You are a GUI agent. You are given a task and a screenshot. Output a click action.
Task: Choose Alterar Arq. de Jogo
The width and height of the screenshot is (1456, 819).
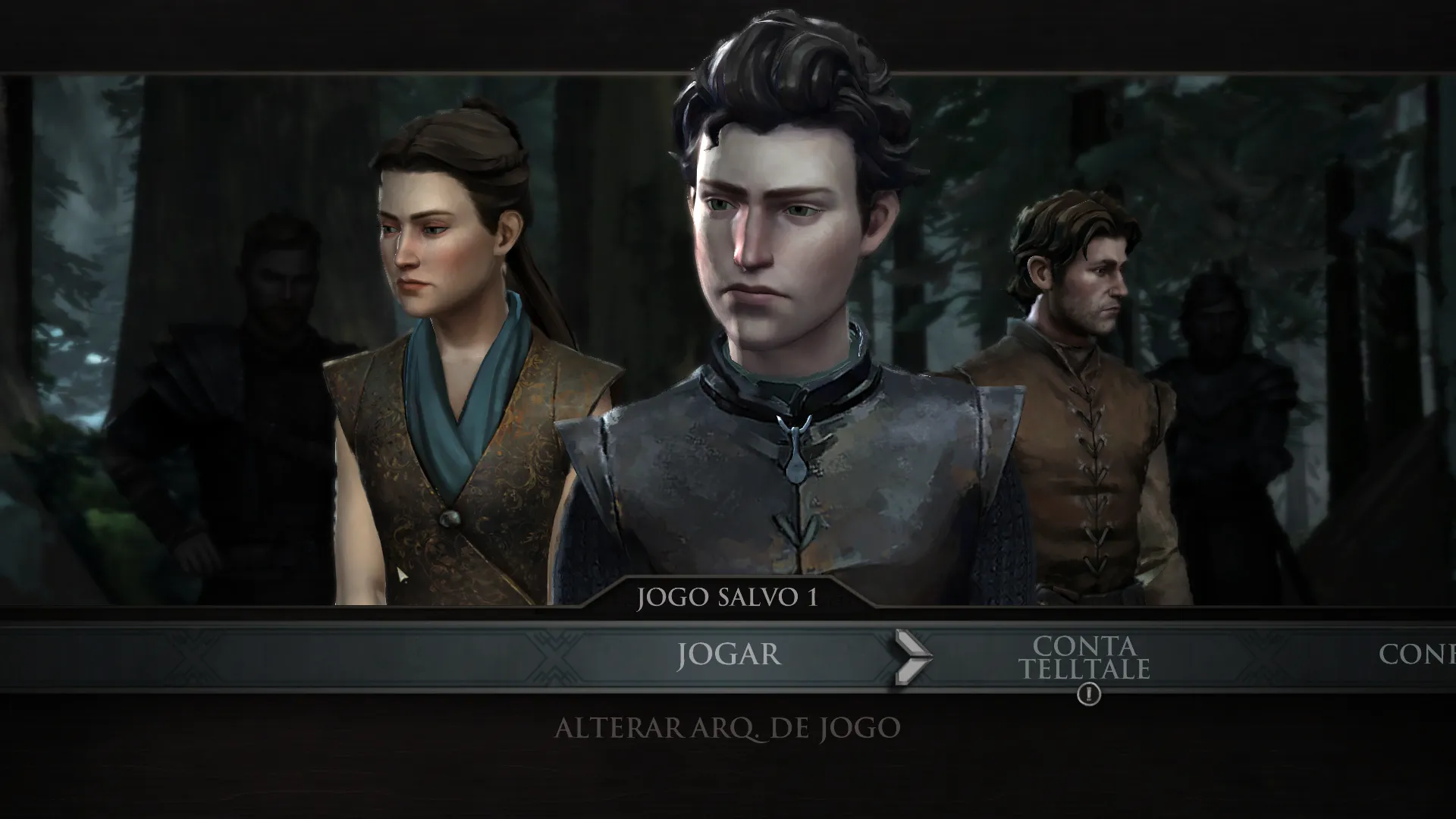coord(727,729)
